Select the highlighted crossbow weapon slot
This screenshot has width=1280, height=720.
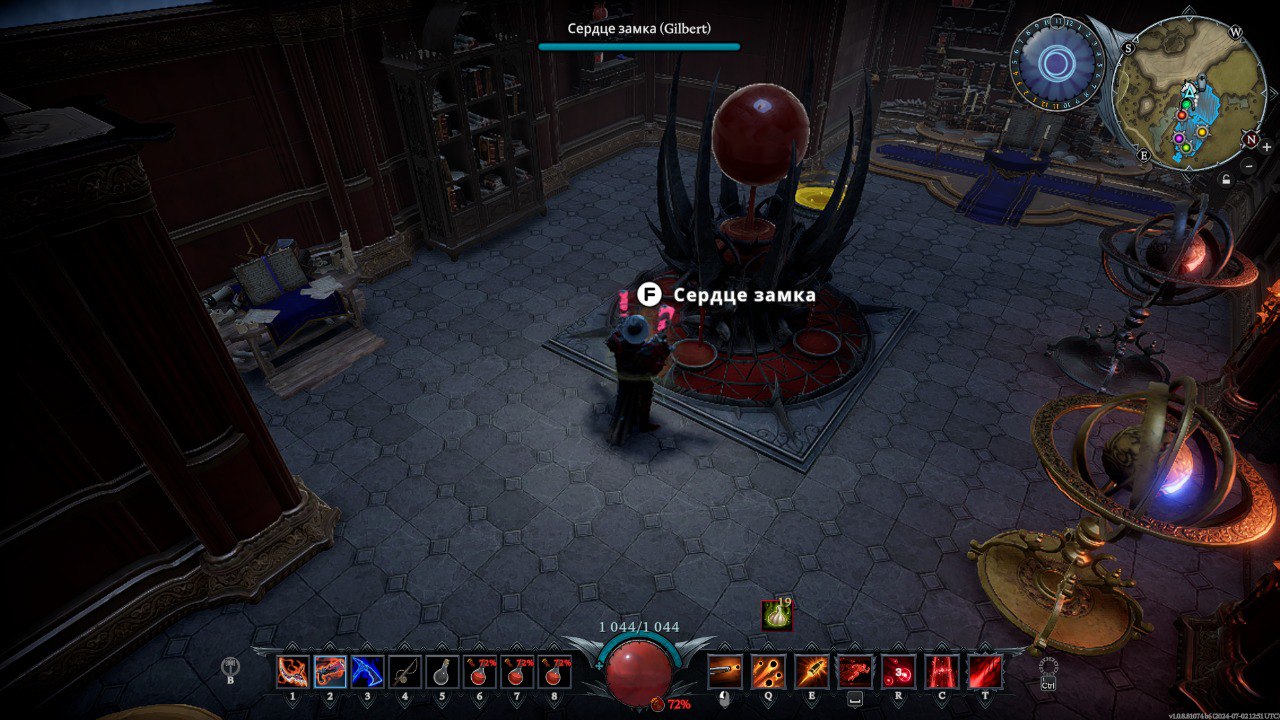330,672
